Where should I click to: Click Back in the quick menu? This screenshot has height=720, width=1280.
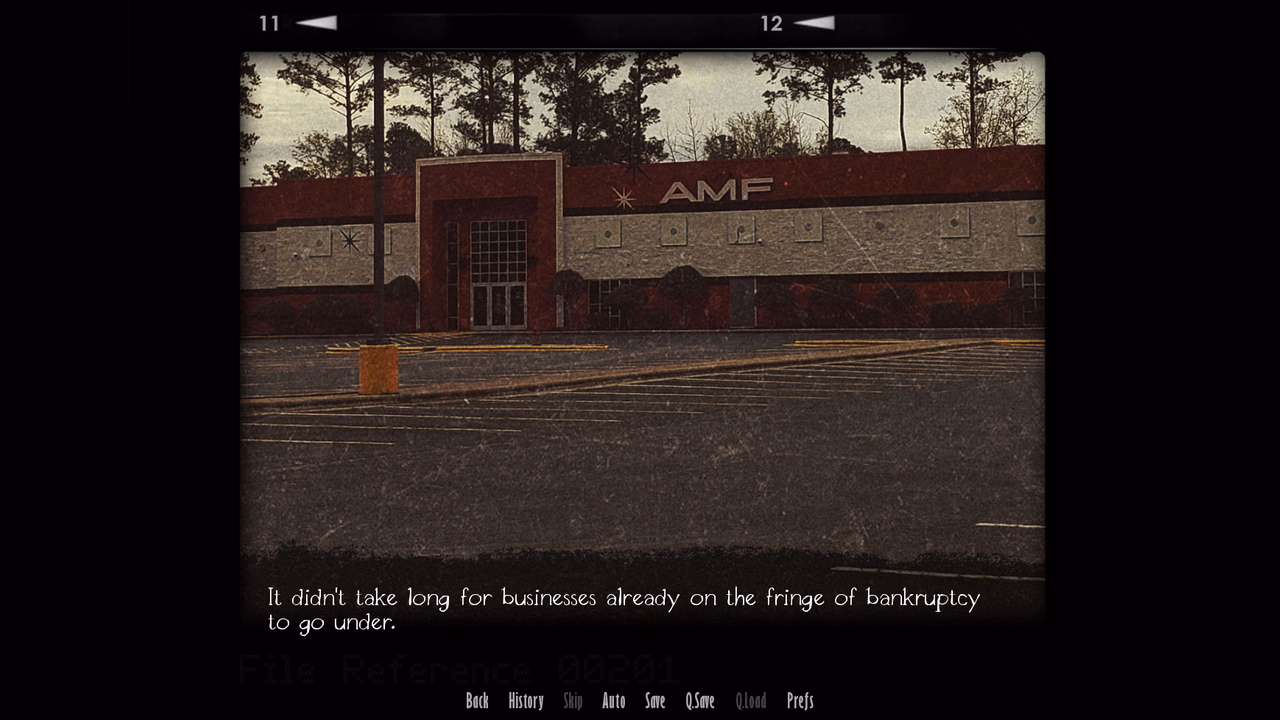click(477, 701)
